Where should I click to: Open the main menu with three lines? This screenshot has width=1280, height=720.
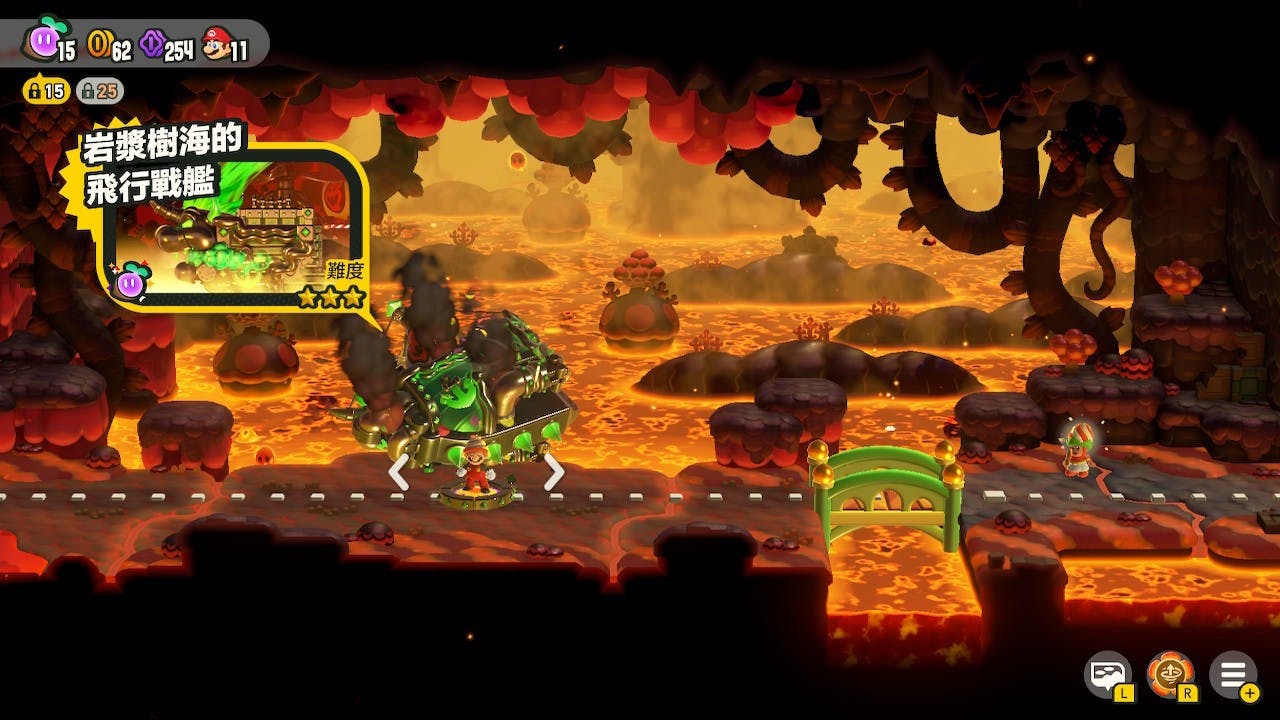point(1232,675)
